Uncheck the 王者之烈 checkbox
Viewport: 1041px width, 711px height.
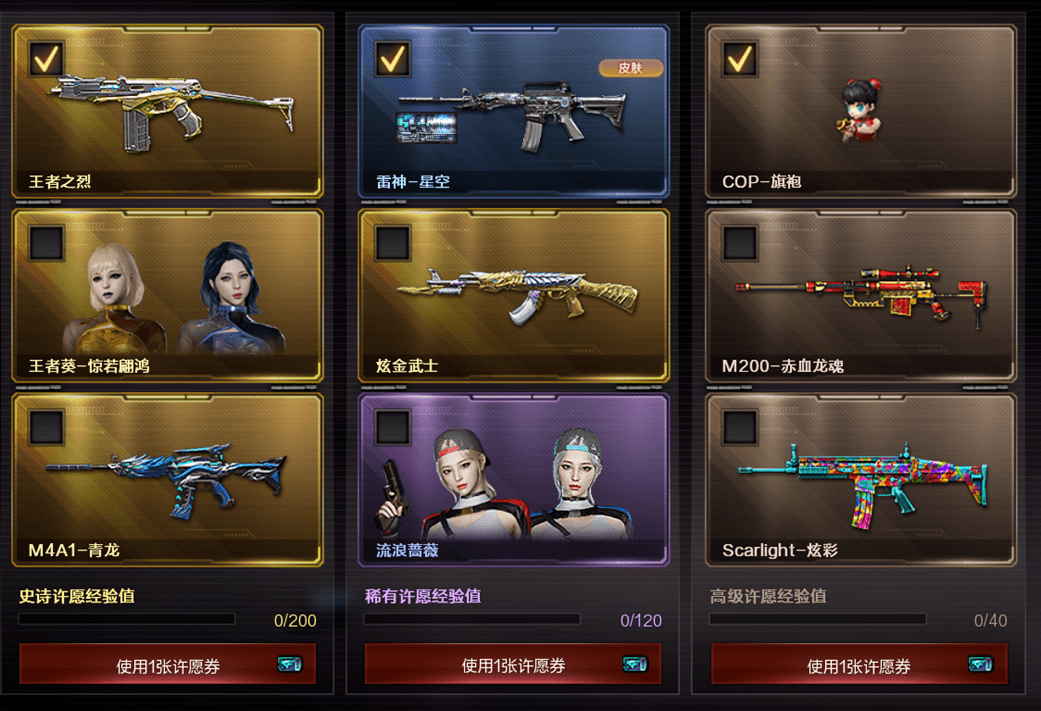46,58
